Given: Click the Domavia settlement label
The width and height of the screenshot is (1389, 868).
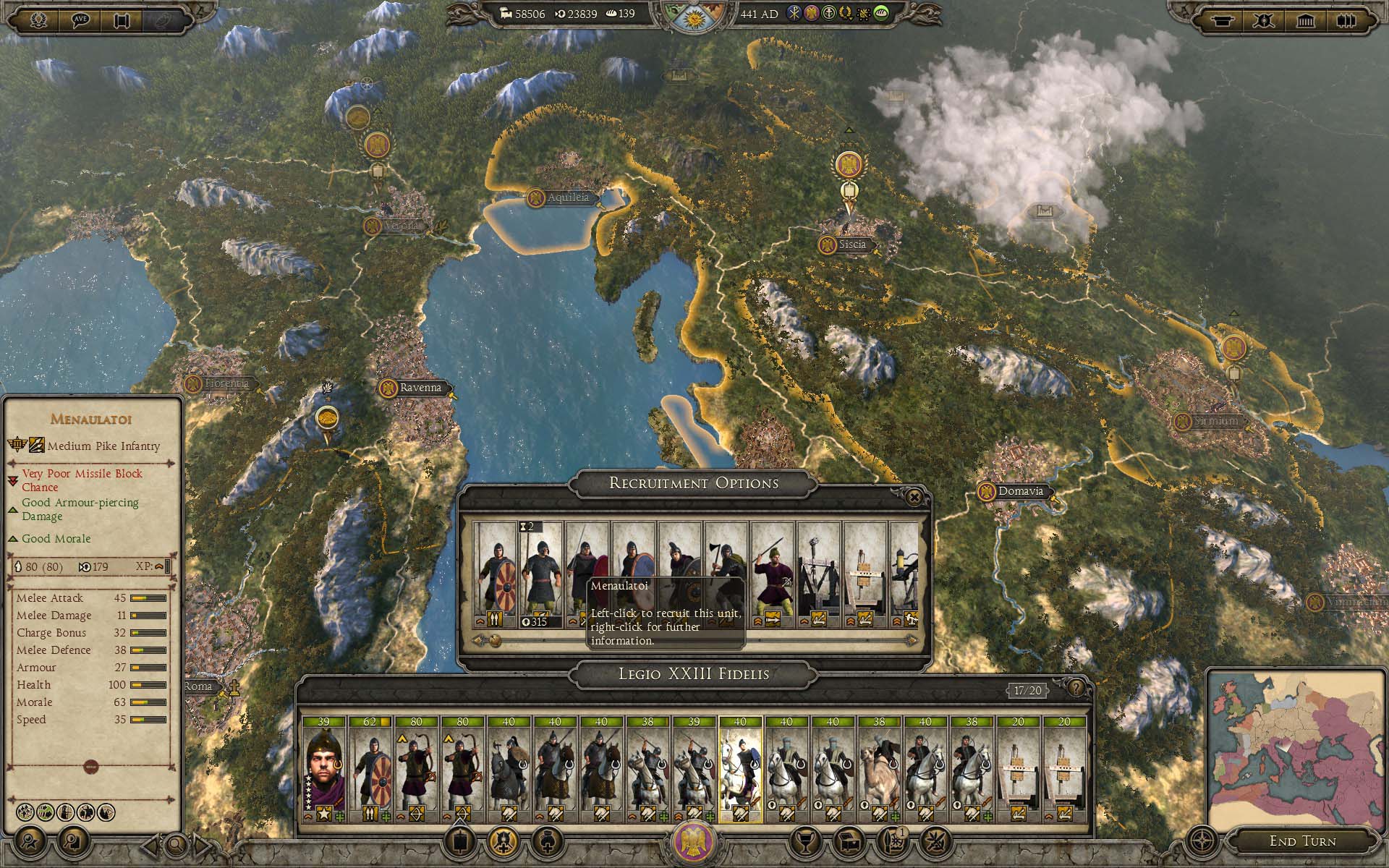Looking at the screenshot, I should 1020,491.
